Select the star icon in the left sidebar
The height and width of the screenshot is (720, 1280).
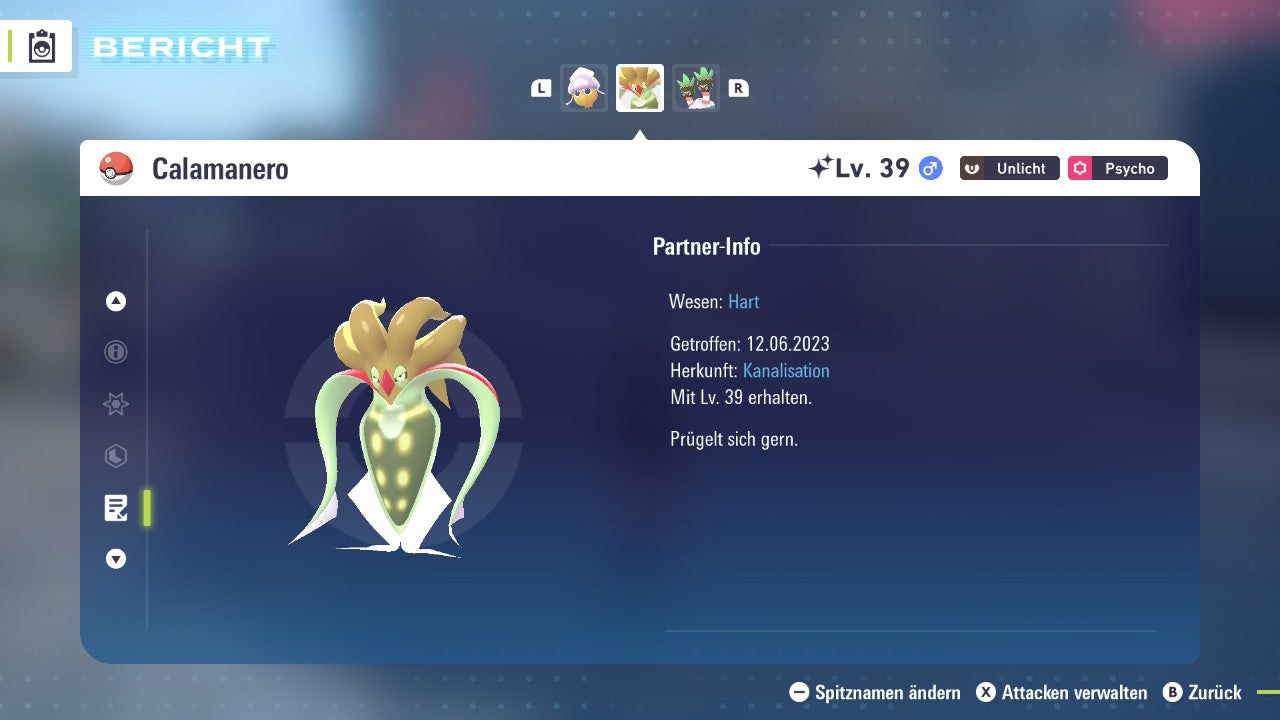(x=115, y=404)
